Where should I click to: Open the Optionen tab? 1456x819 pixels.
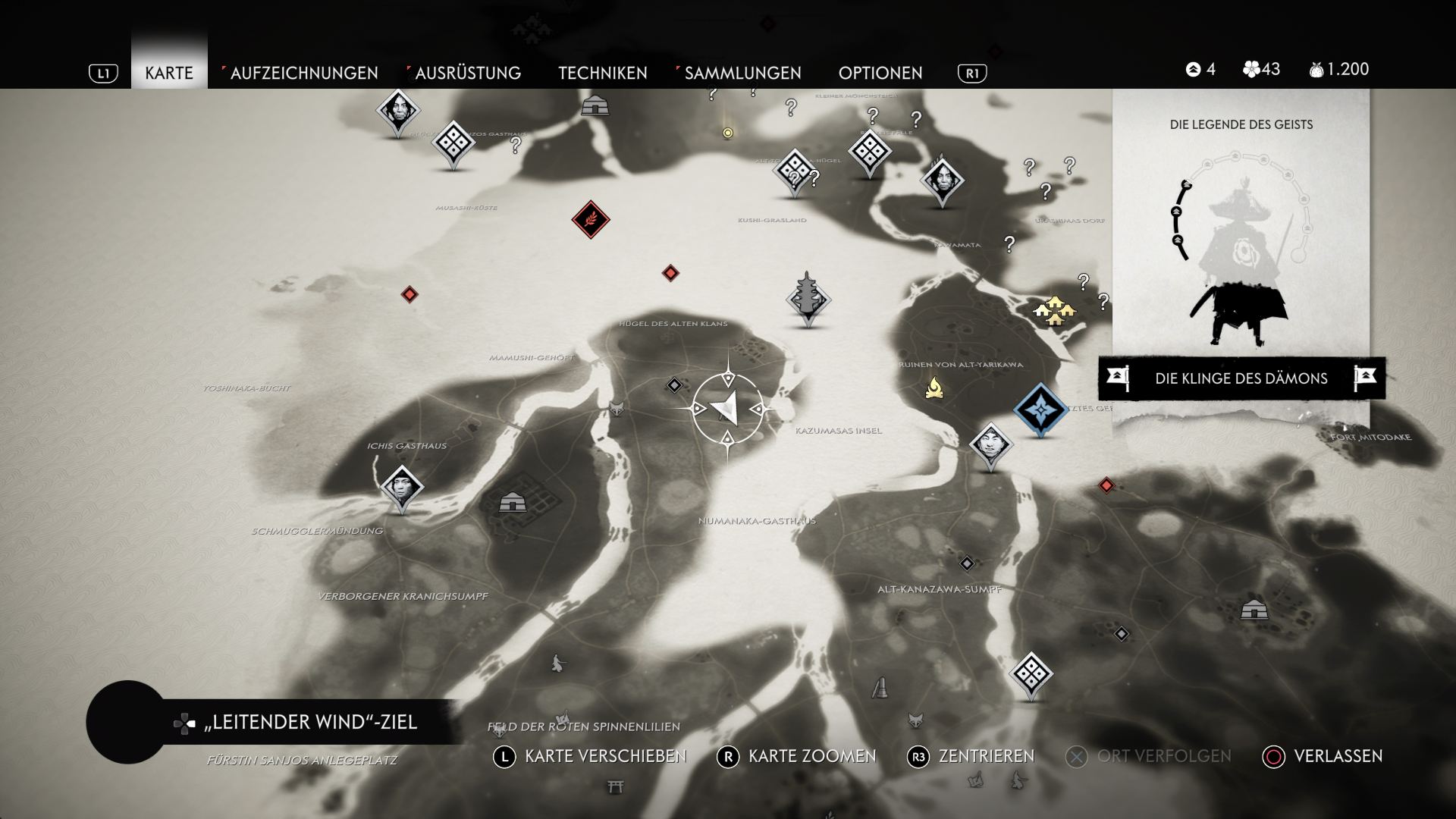pos(880,73)
